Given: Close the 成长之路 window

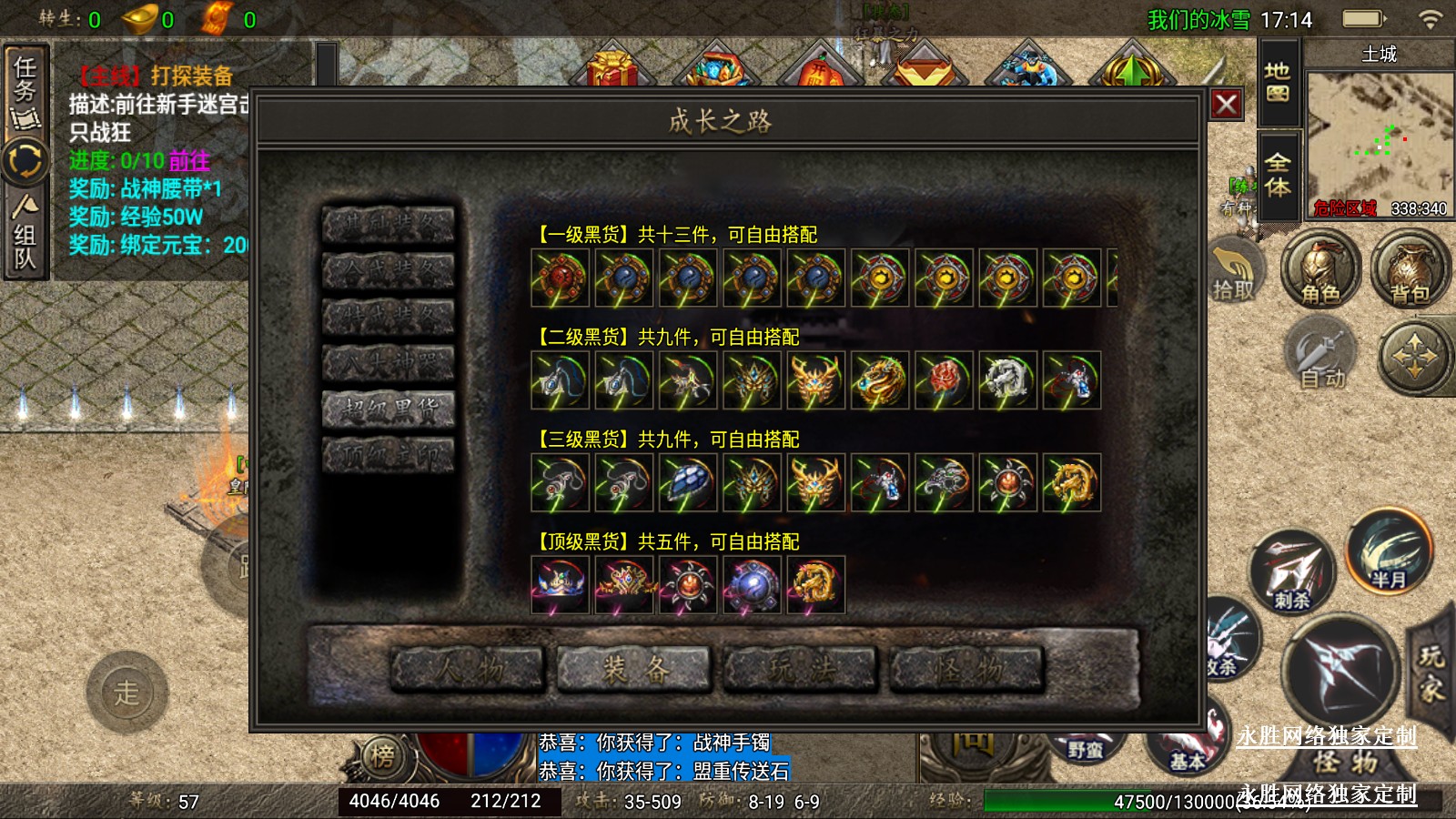Looking at the screenshot, I should (1226, 105).
